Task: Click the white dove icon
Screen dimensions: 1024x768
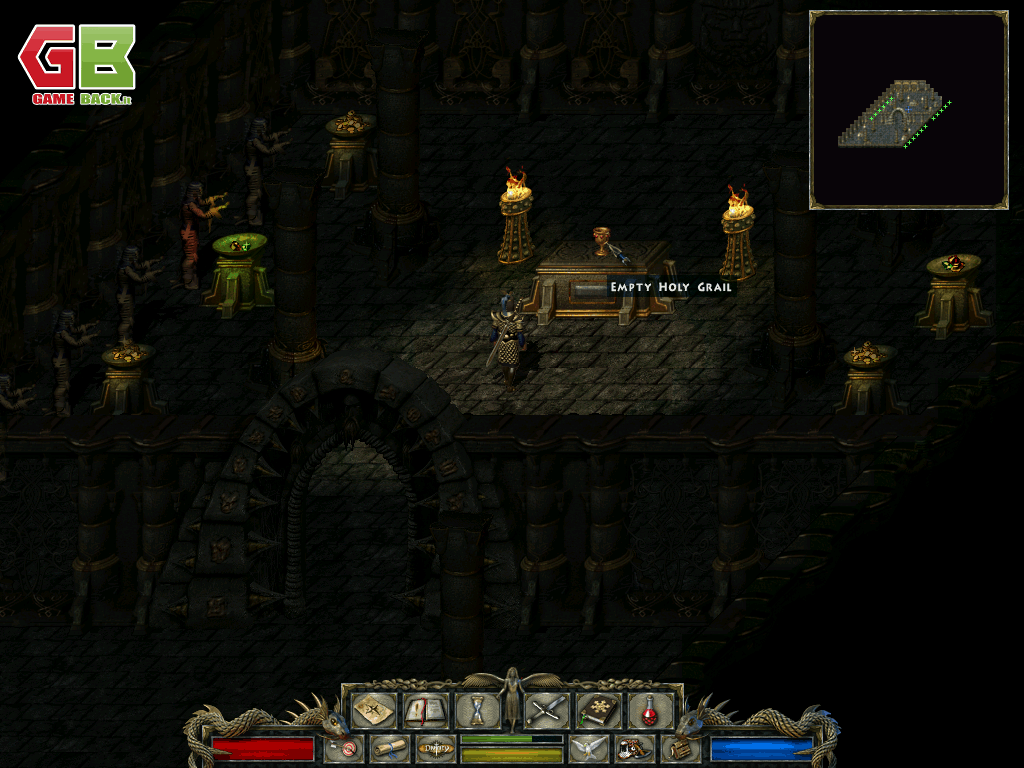Action: (x=589, y=748)
